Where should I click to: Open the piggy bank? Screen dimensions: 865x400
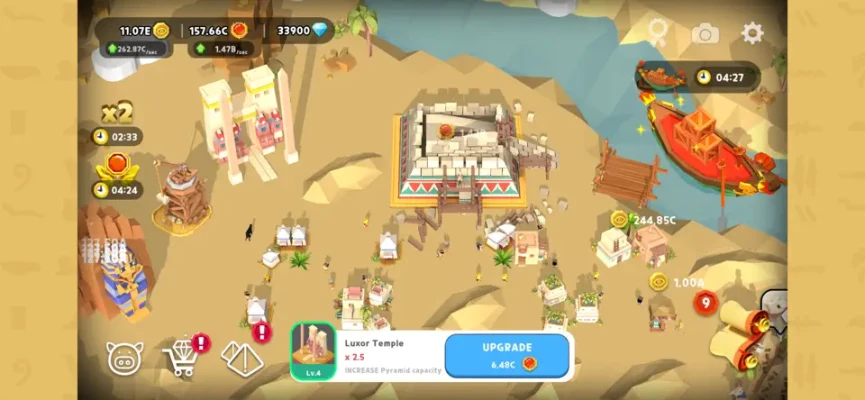(125, 358)
